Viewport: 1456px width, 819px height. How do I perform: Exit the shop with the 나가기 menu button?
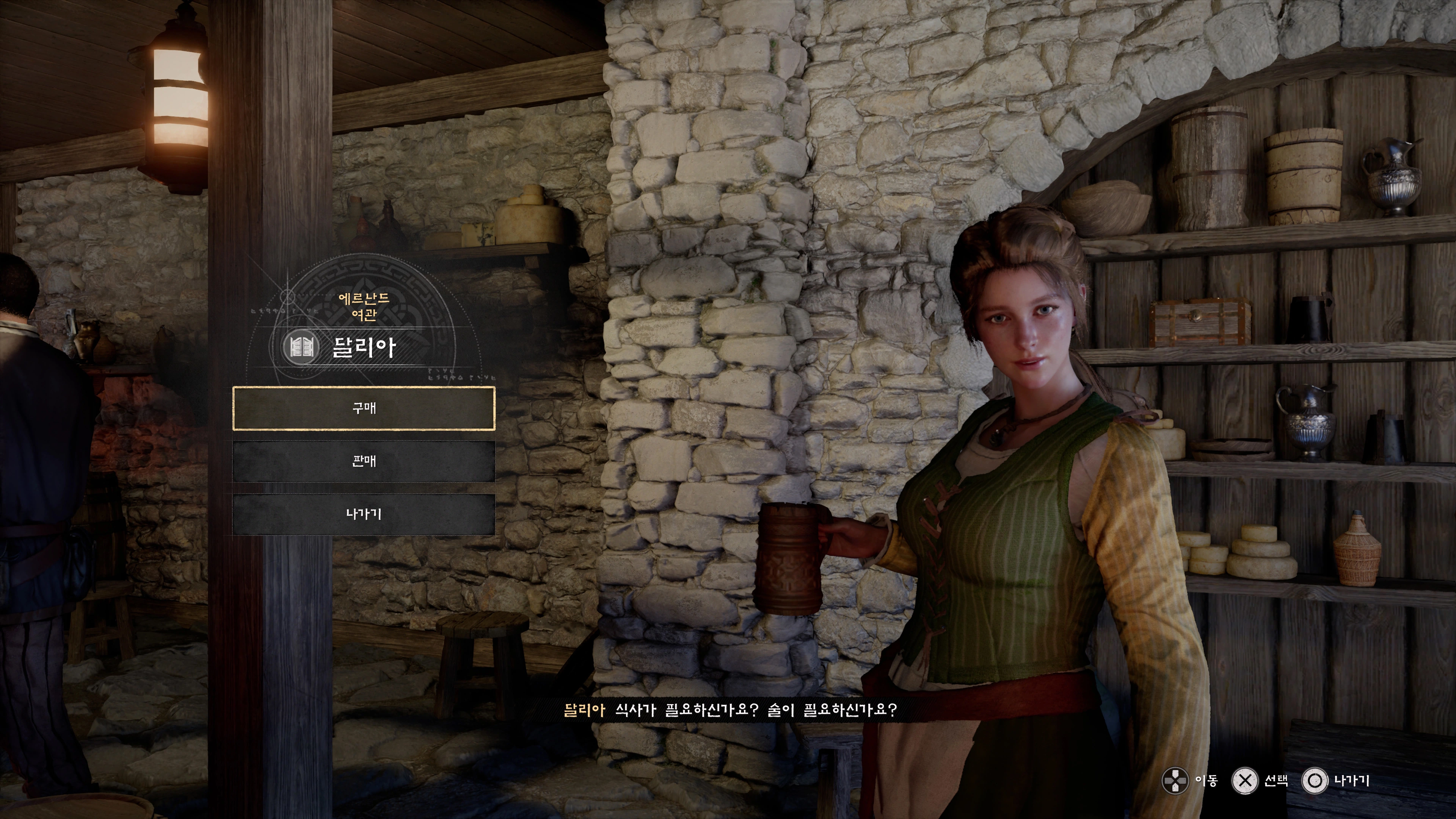tap(364, 515)
